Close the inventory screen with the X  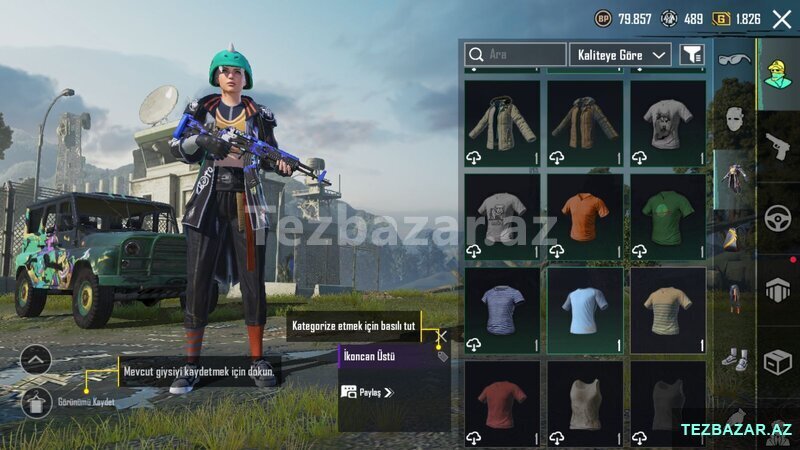pyautogui.click(x=782, y=18)
